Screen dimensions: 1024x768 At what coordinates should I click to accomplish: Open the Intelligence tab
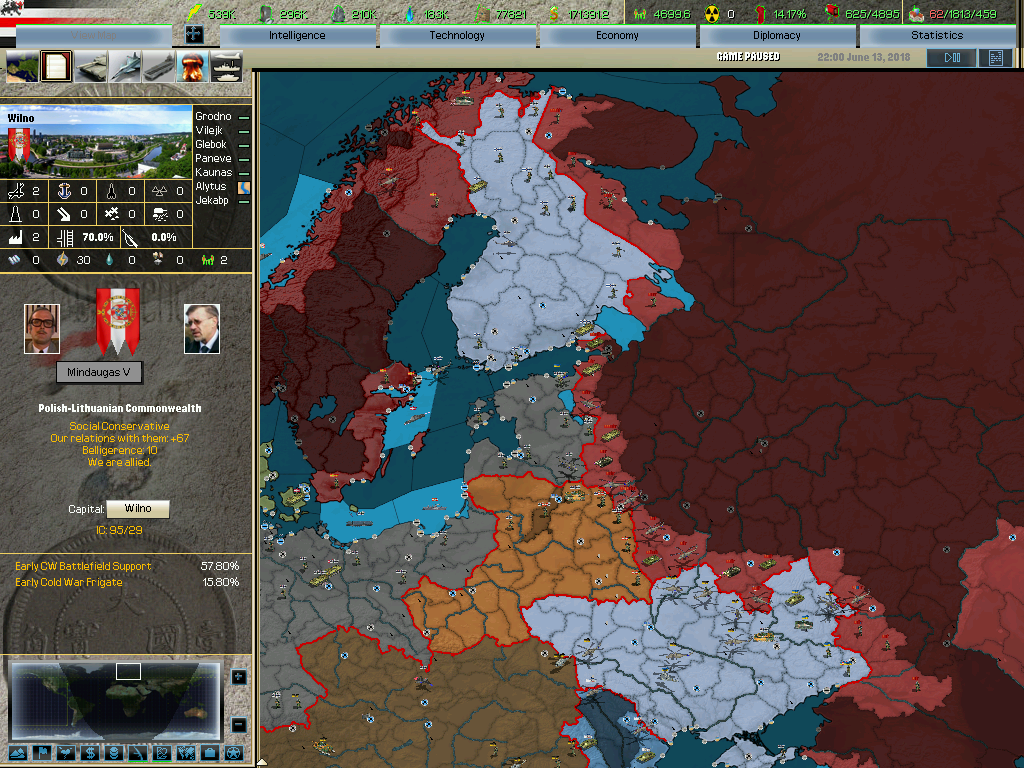point(297,36)
